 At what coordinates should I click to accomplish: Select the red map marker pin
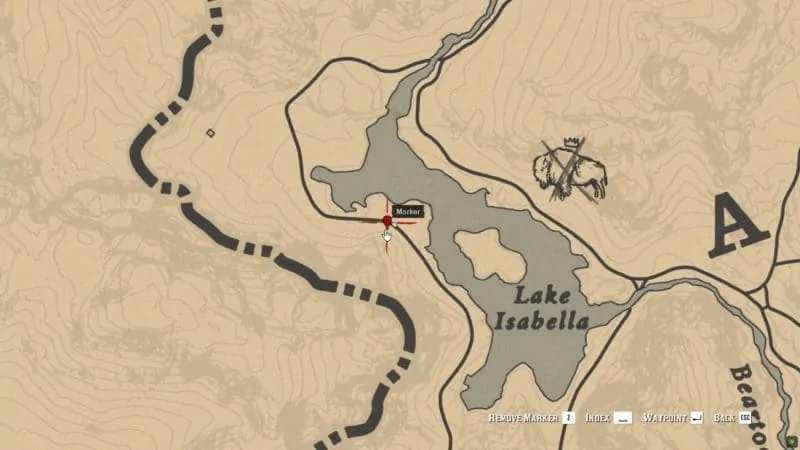pos(388,221)
